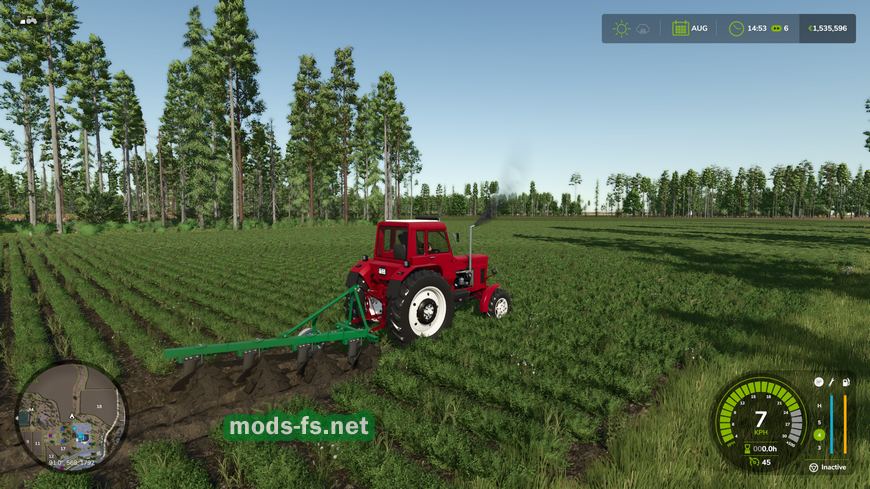870x489 pixels.
Task: Click the tractor icon in the top-left corner
Action: (x=27, y=19)
